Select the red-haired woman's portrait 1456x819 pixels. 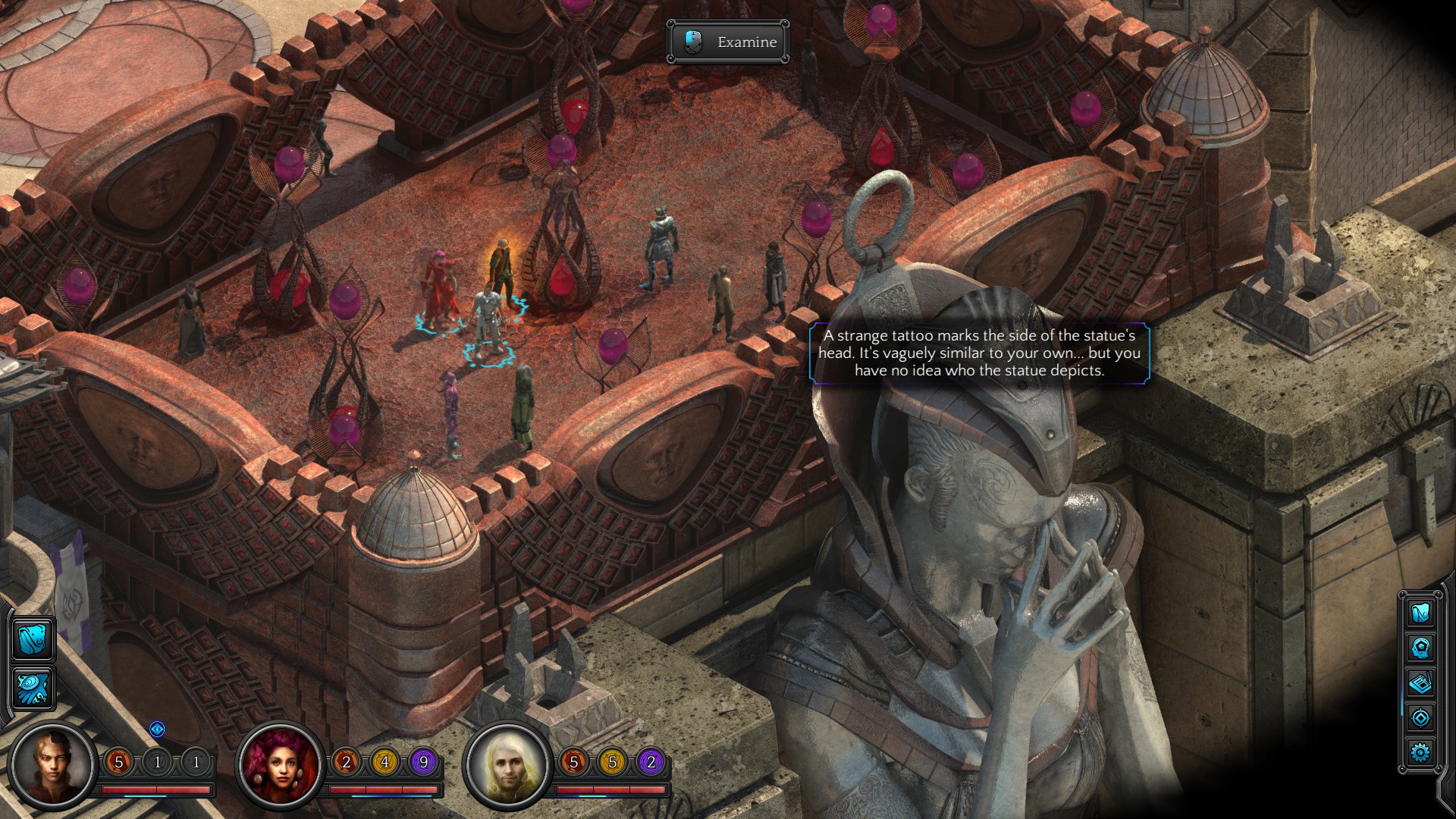pos(281,764)
